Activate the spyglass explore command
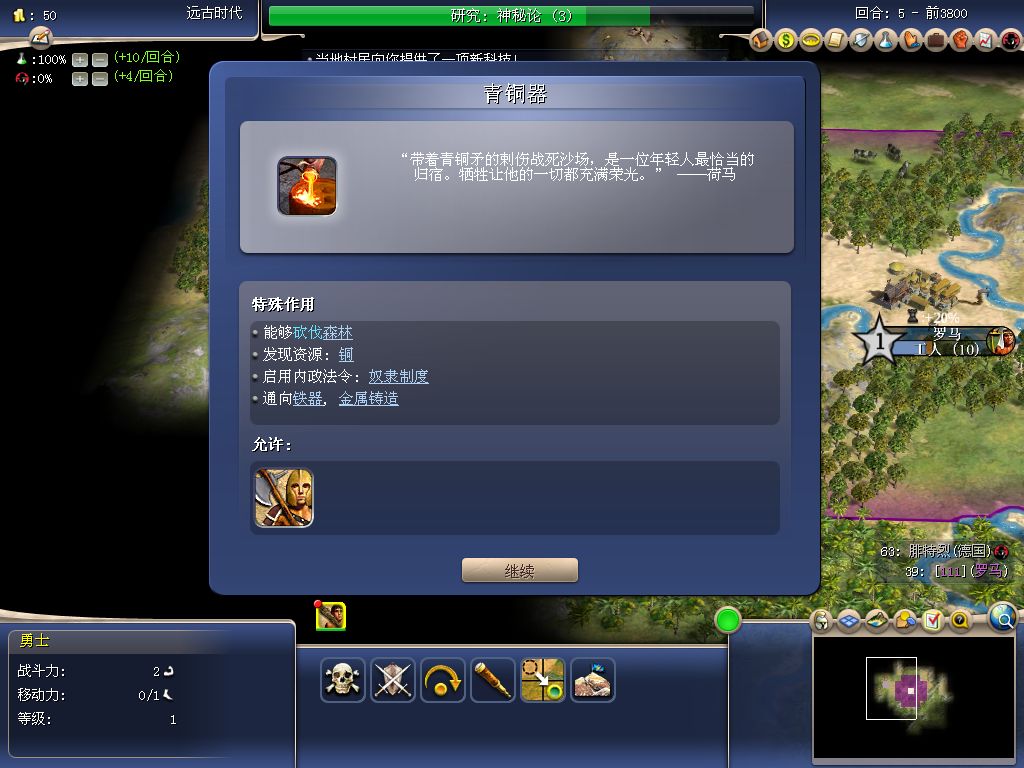The height and width of the screenshot is (768, 1024). [x=493, y=680]
